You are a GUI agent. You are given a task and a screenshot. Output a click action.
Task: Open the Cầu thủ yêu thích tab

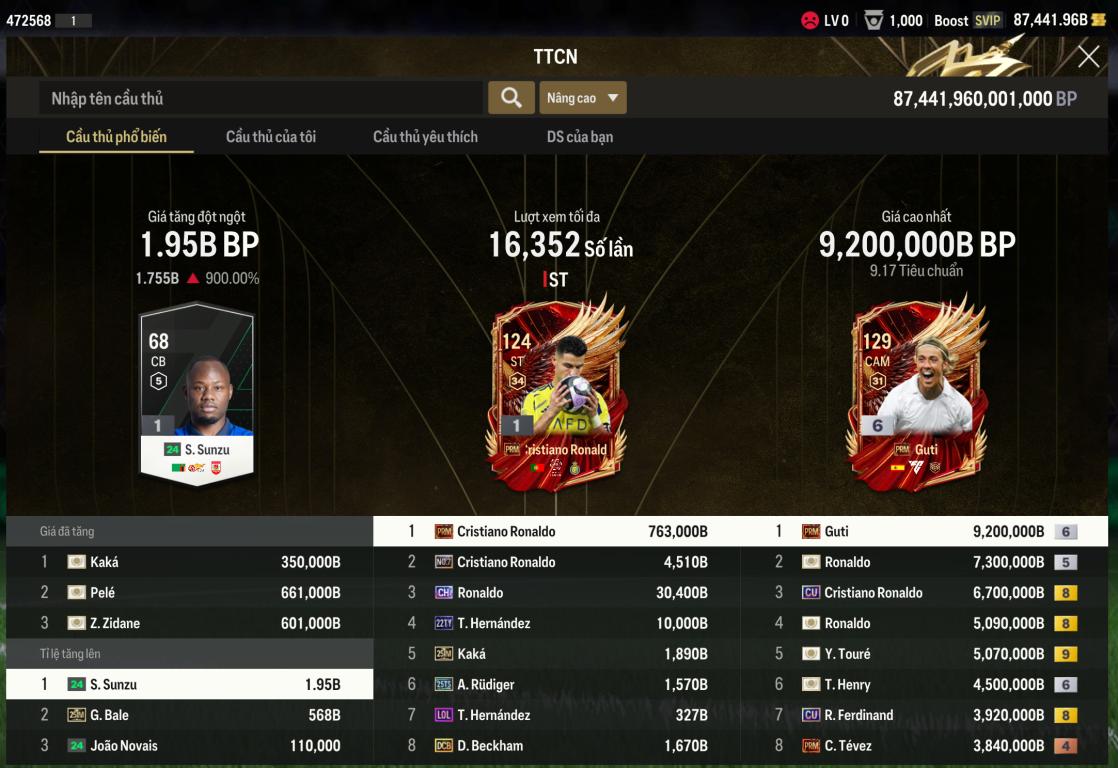coord(425,137)
